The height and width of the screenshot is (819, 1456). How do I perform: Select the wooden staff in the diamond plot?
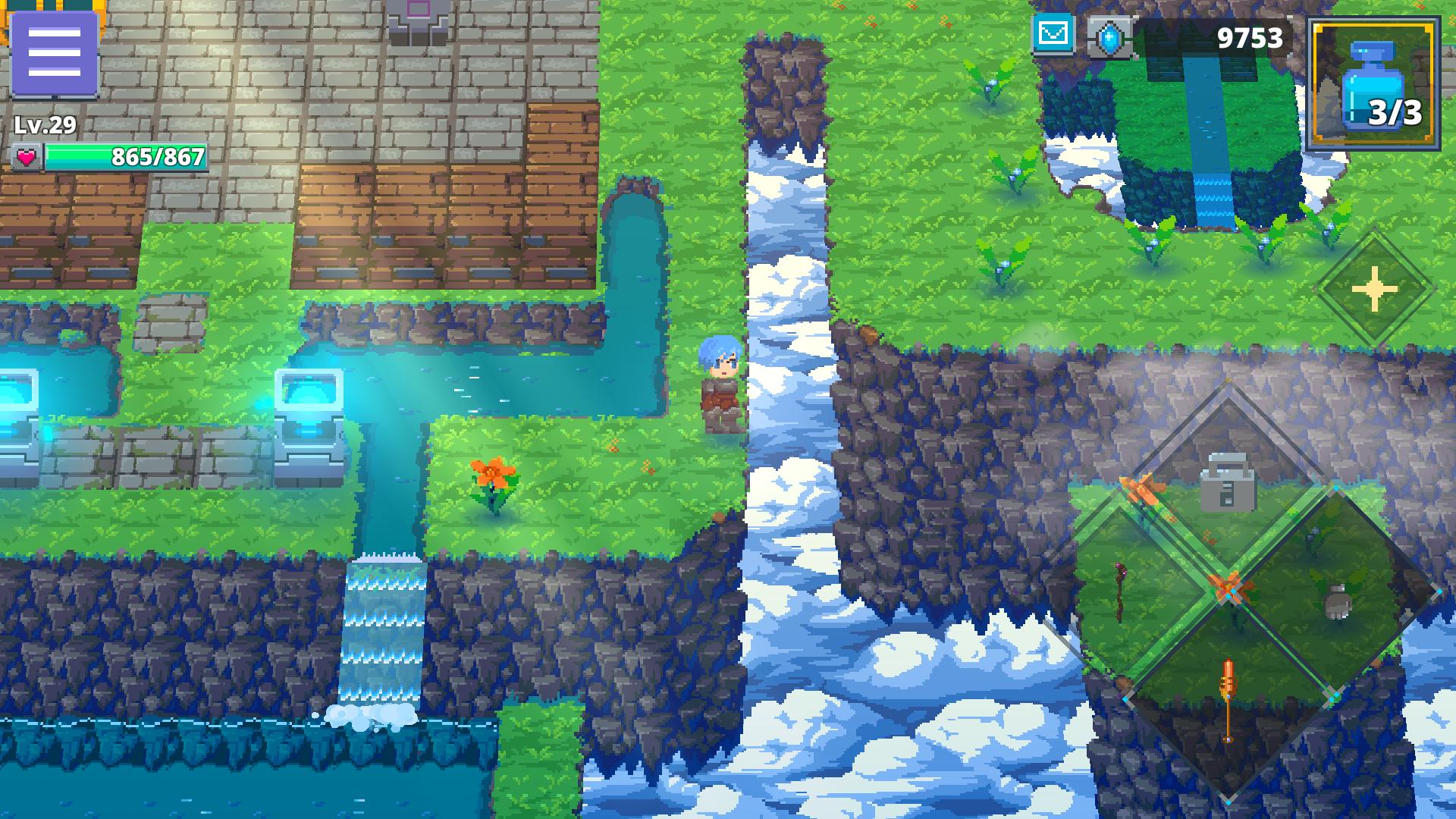click(x=1119, y=593)
